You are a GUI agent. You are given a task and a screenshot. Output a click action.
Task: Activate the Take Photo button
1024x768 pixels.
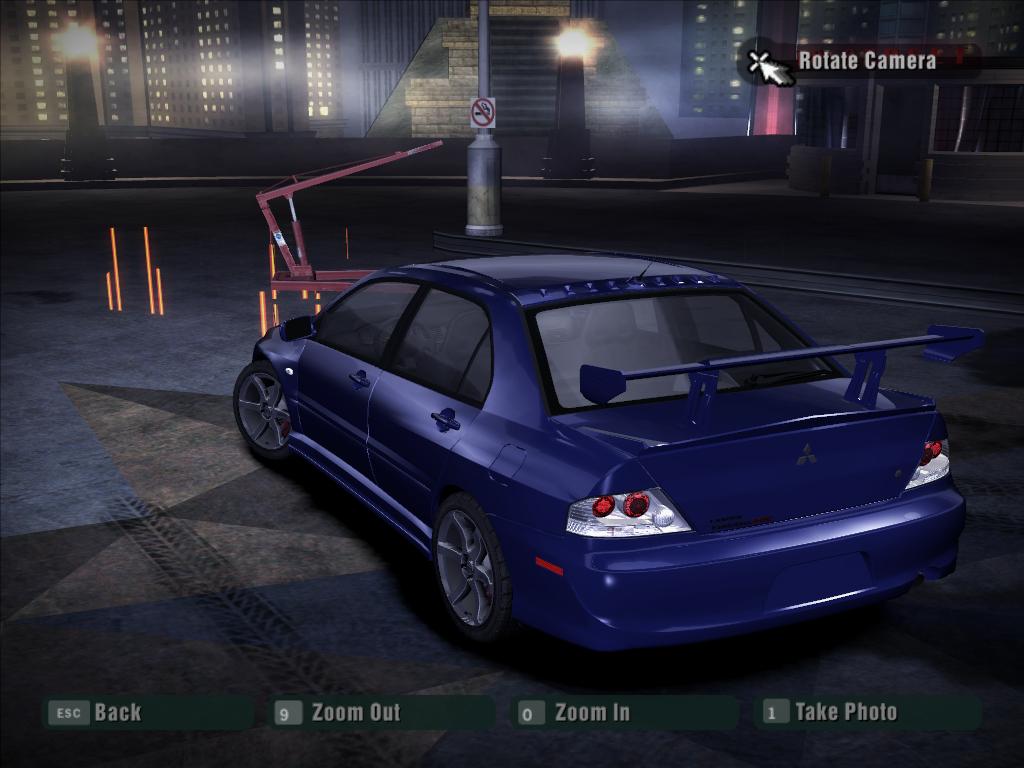[x=845, y=712]
